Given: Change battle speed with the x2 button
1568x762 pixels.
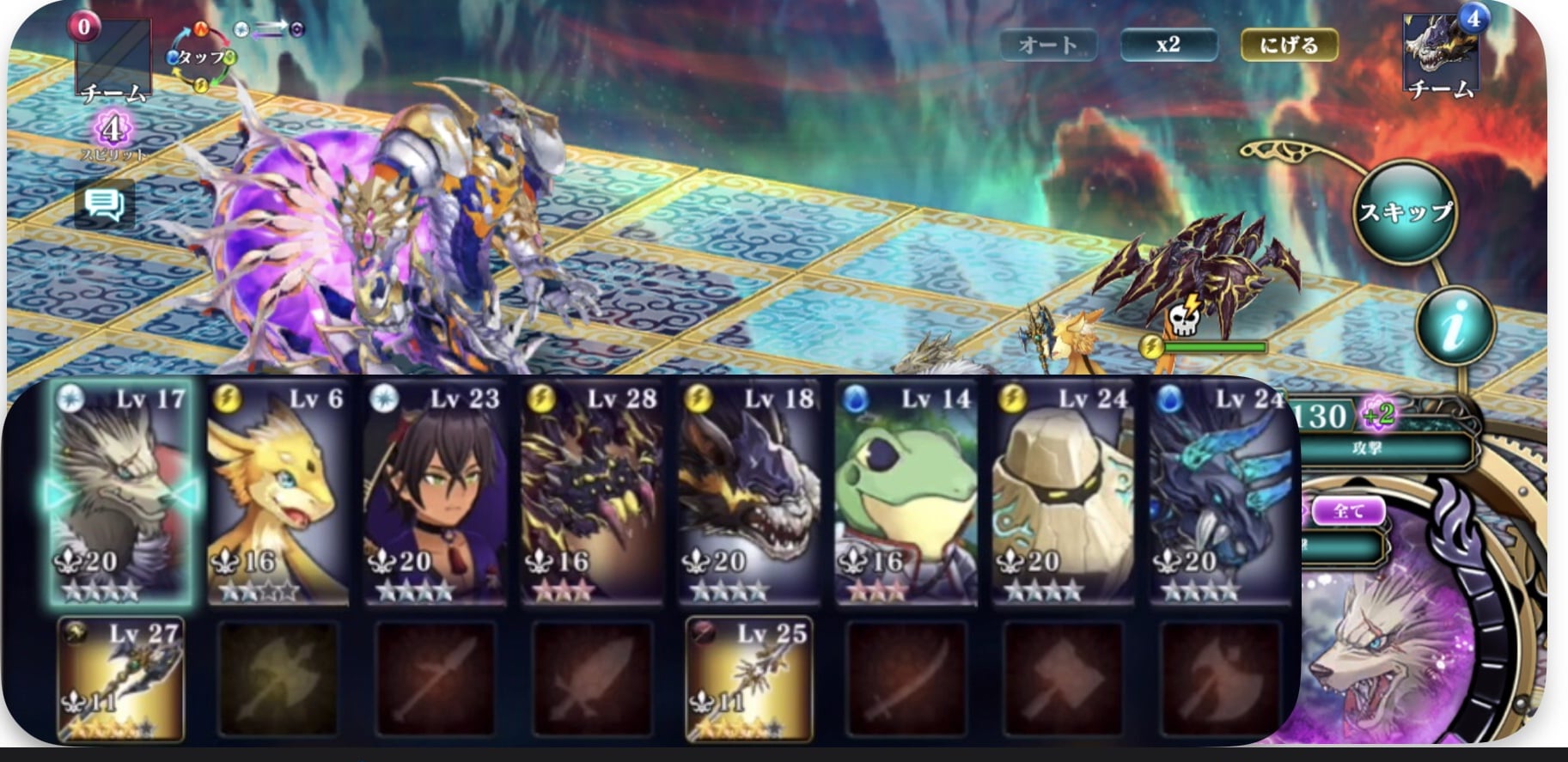Looking at the screenshot, I should 1168,45.
